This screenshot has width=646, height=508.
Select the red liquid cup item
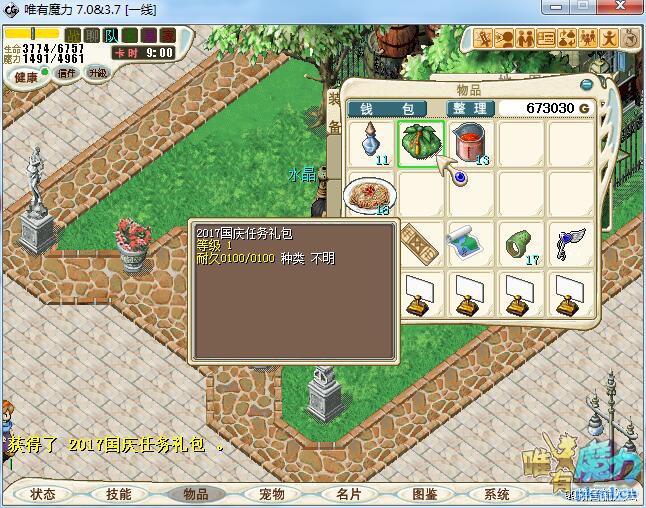[470, 143]
